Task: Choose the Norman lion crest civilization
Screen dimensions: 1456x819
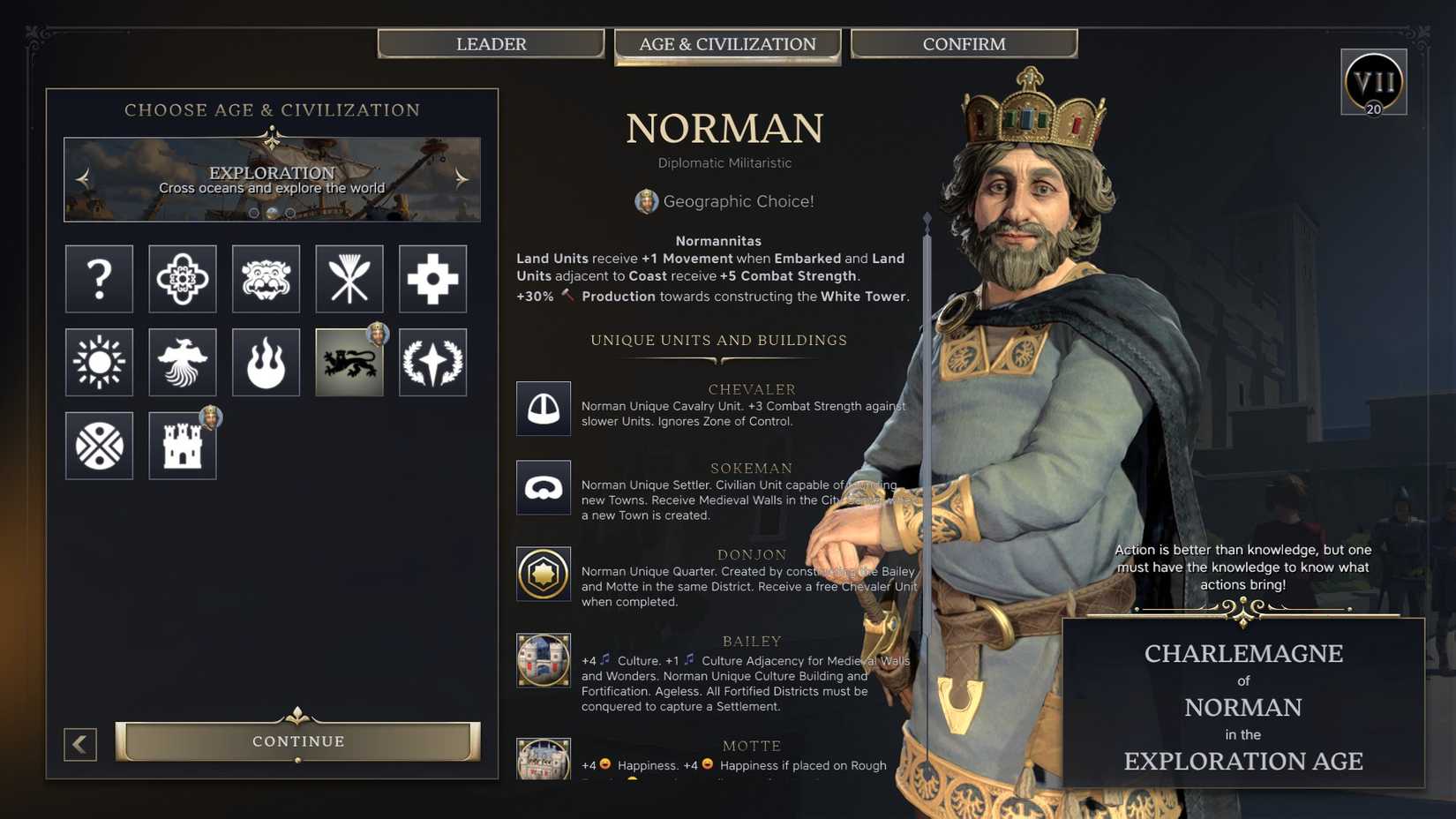Action: (x=349, y=362)
